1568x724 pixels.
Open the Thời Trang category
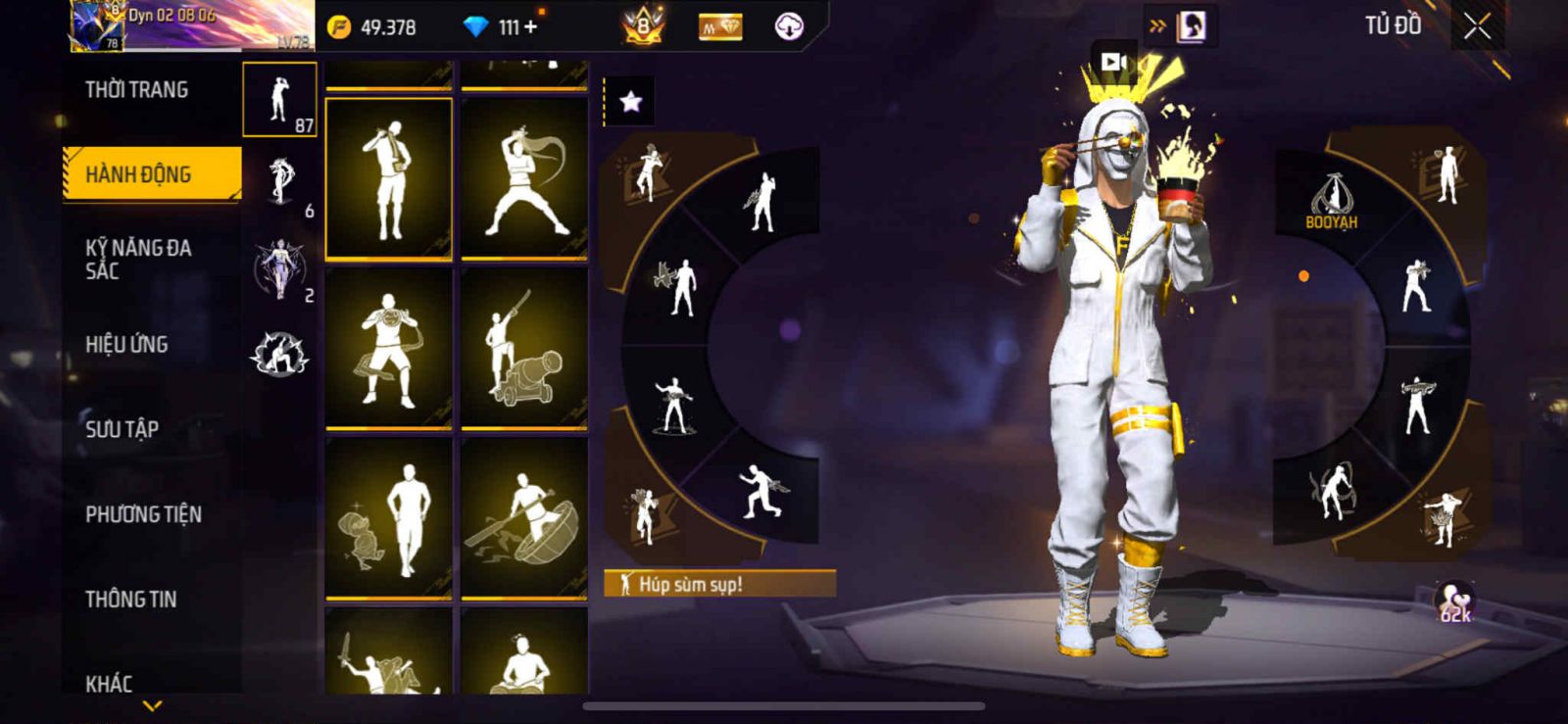coord(137,90)
